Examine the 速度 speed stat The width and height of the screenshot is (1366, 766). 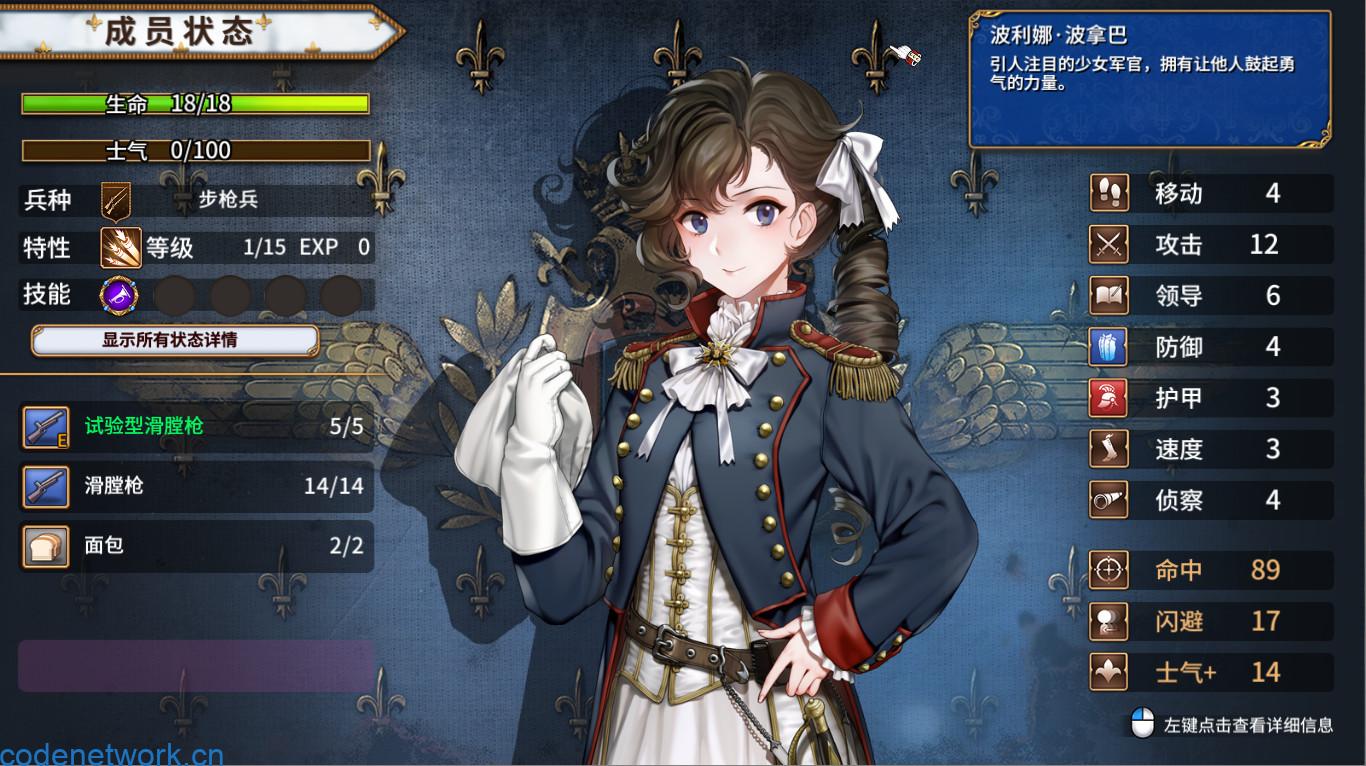pyautogui.click(x=1210, y=449)
